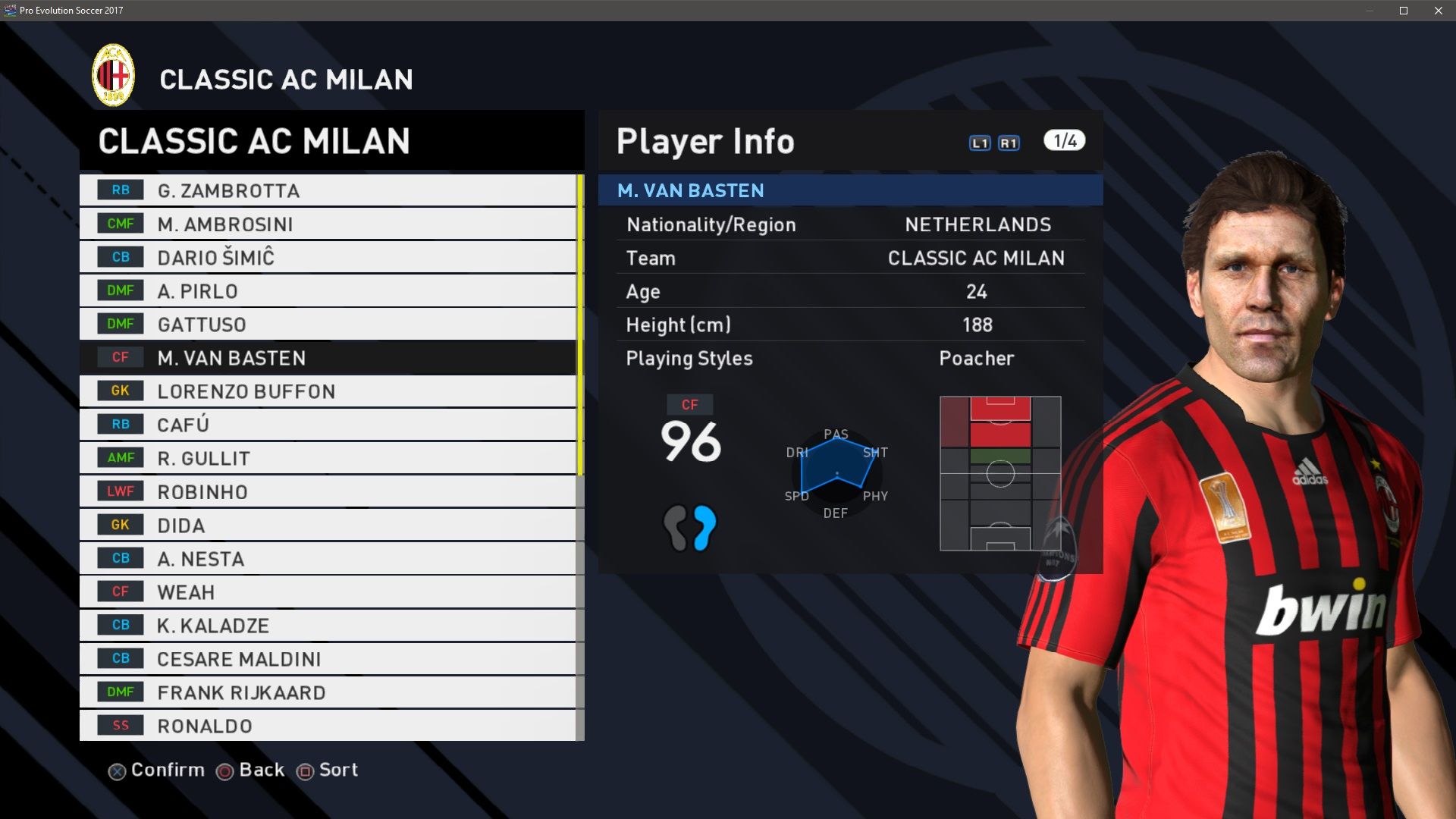Close the game window
The height and width of the screenshot is (819, 1456).
[1439, 11]
